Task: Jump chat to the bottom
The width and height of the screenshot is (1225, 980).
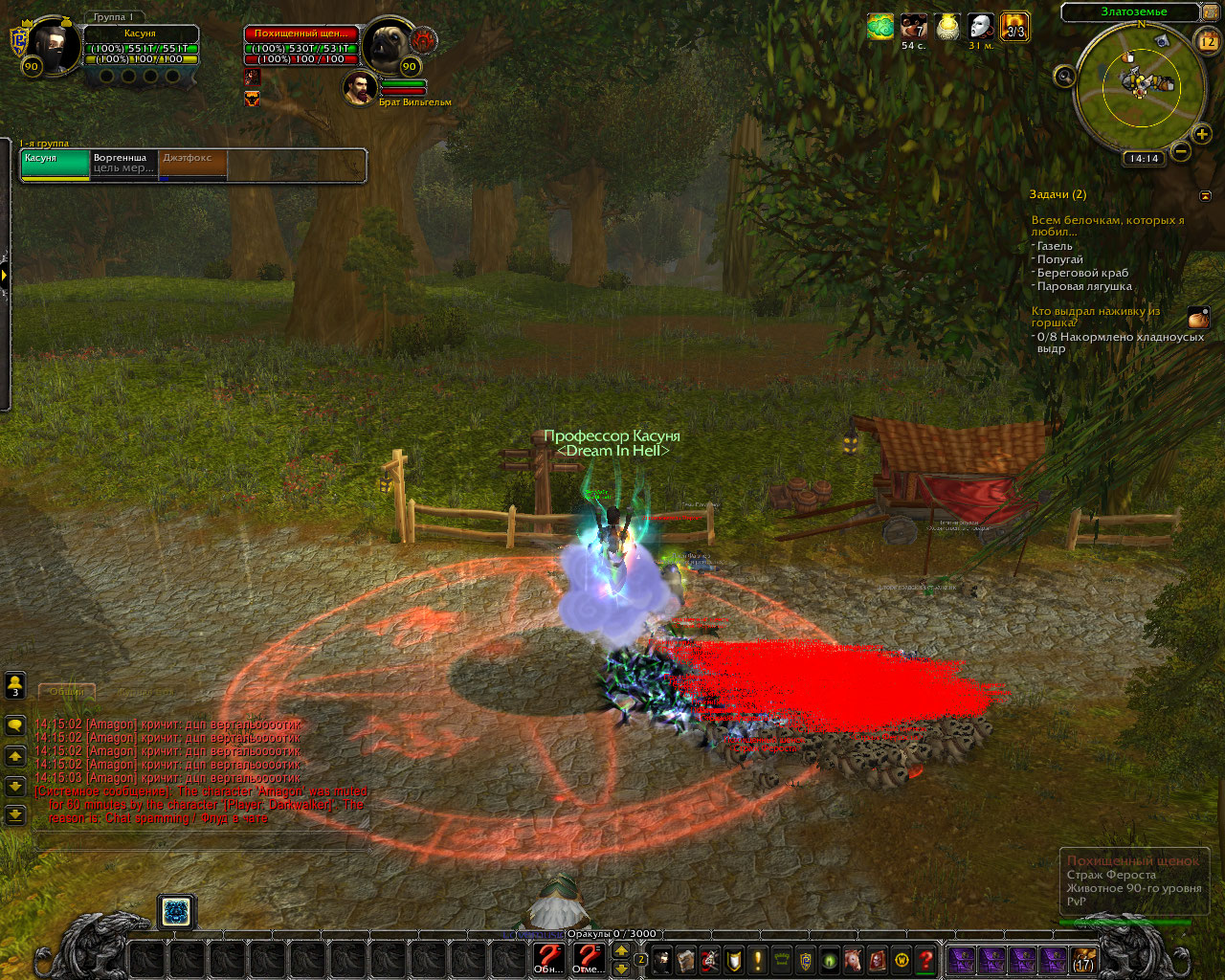Action: (x=15, y=814)
